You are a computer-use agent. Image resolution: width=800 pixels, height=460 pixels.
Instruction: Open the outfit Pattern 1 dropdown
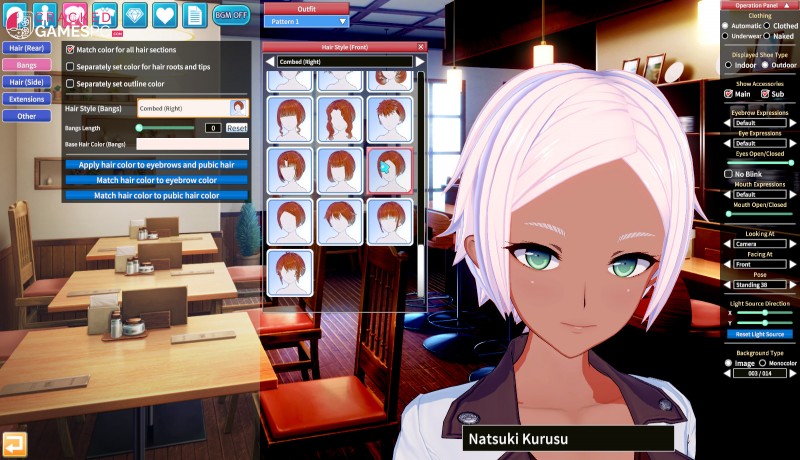click(306, 20)
